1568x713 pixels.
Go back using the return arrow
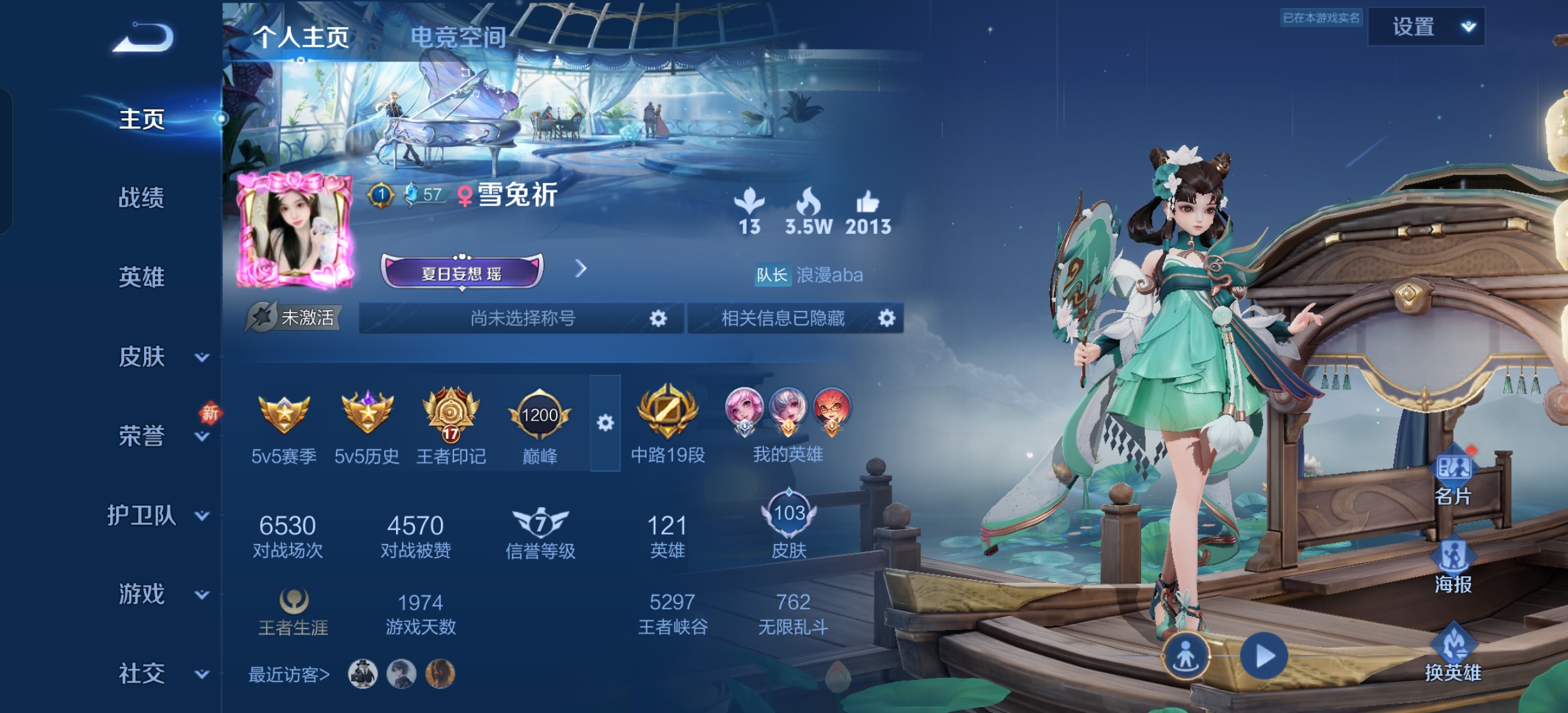point(143,37)
